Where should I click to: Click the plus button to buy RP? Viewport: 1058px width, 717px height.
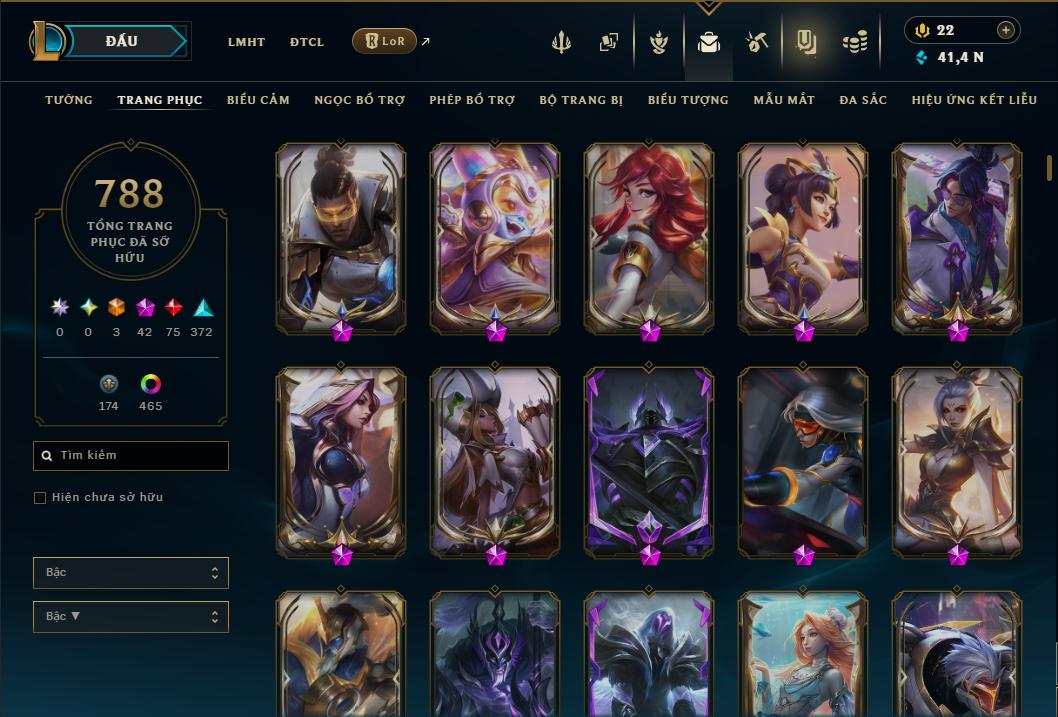pos(1006,30)
